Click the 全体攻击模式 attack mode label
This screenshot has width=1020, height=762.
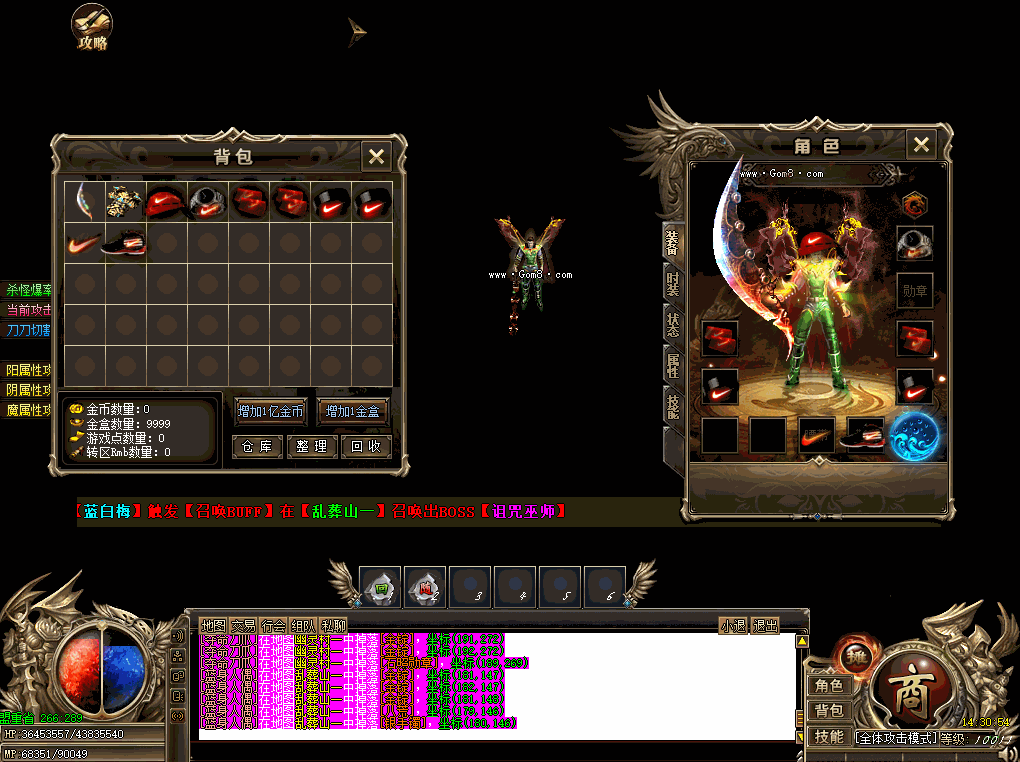click(897, 738)
